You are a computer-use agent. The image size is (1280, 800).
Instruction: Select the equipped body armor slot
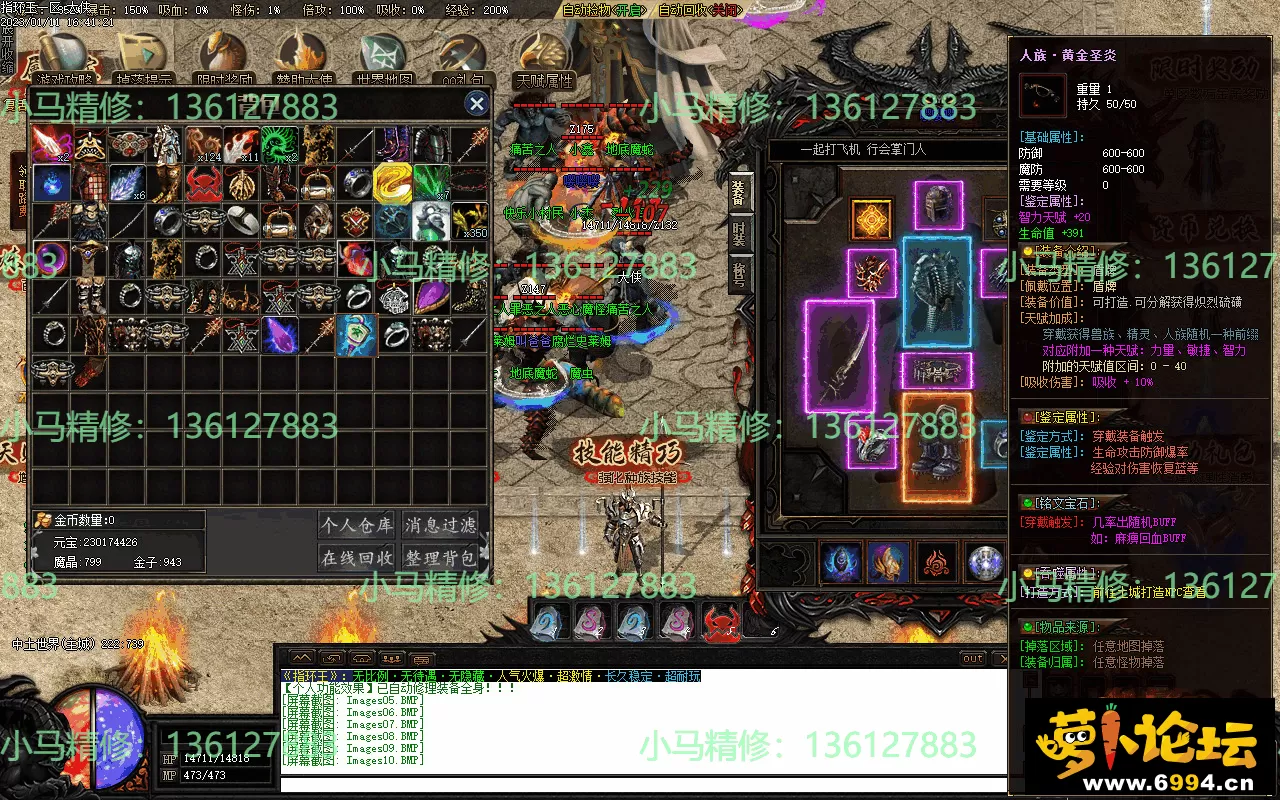[x=937, y=292]
